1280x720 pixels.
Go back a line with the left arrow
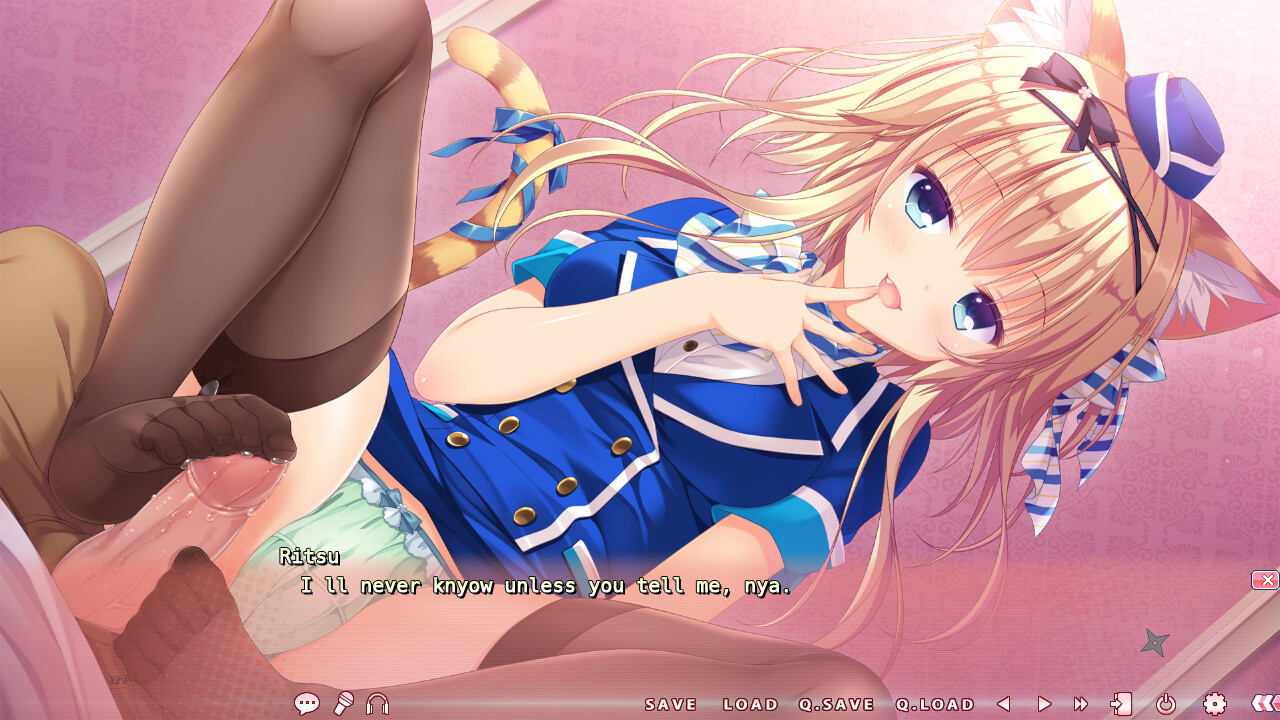(1005, 704)
